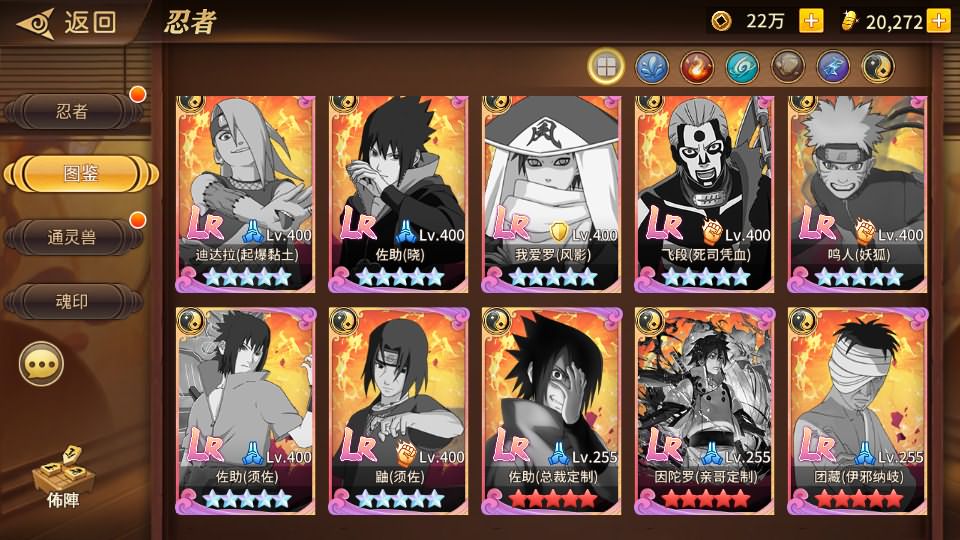Filter ninjas by earth rock element
Viewport: 960px width, 540px height.
click(787, 67)
